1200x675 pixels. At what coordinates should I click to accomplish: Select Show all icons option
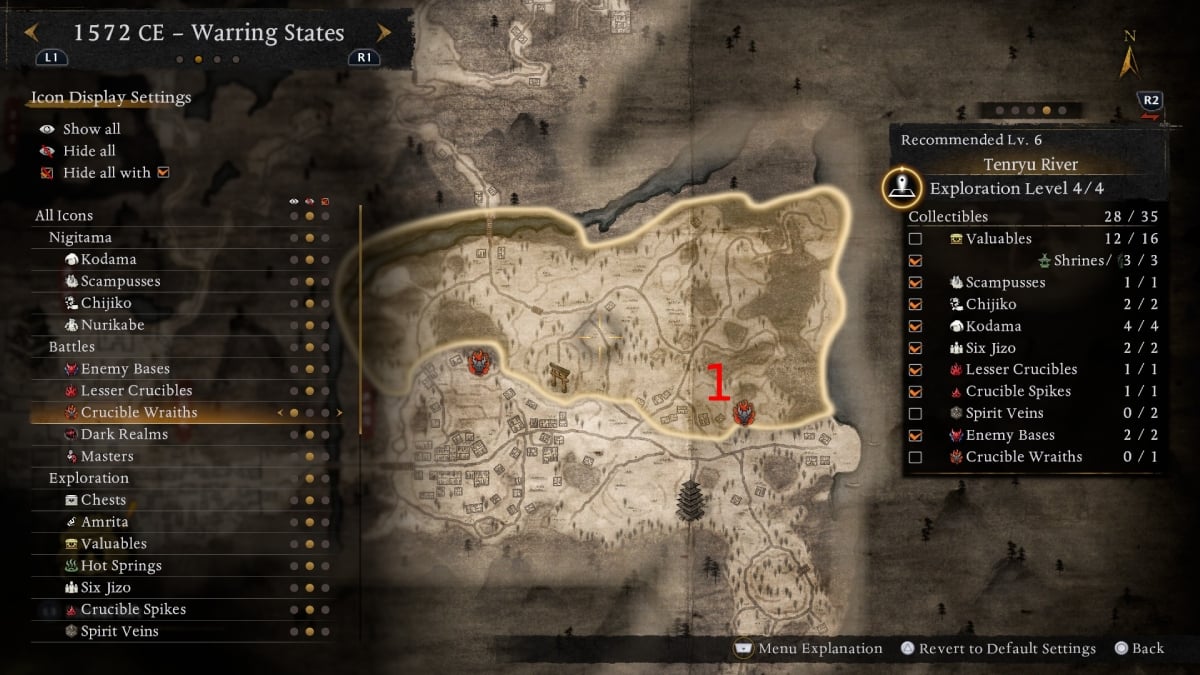(x=91, y=129)
